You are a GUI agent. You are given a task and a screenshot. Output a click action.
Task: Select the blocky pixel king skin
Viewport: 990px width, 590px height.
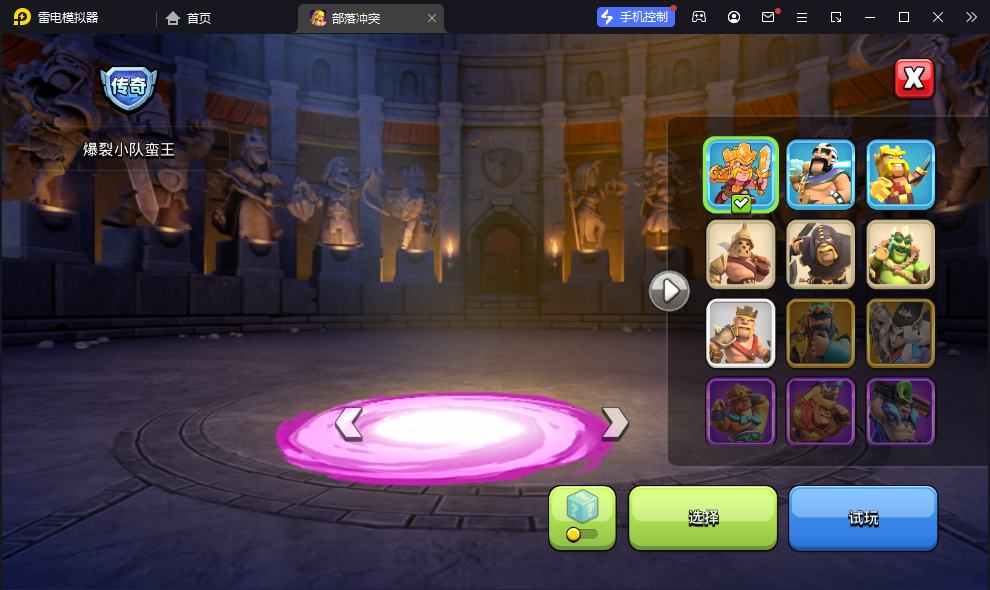tap(900, 174)
